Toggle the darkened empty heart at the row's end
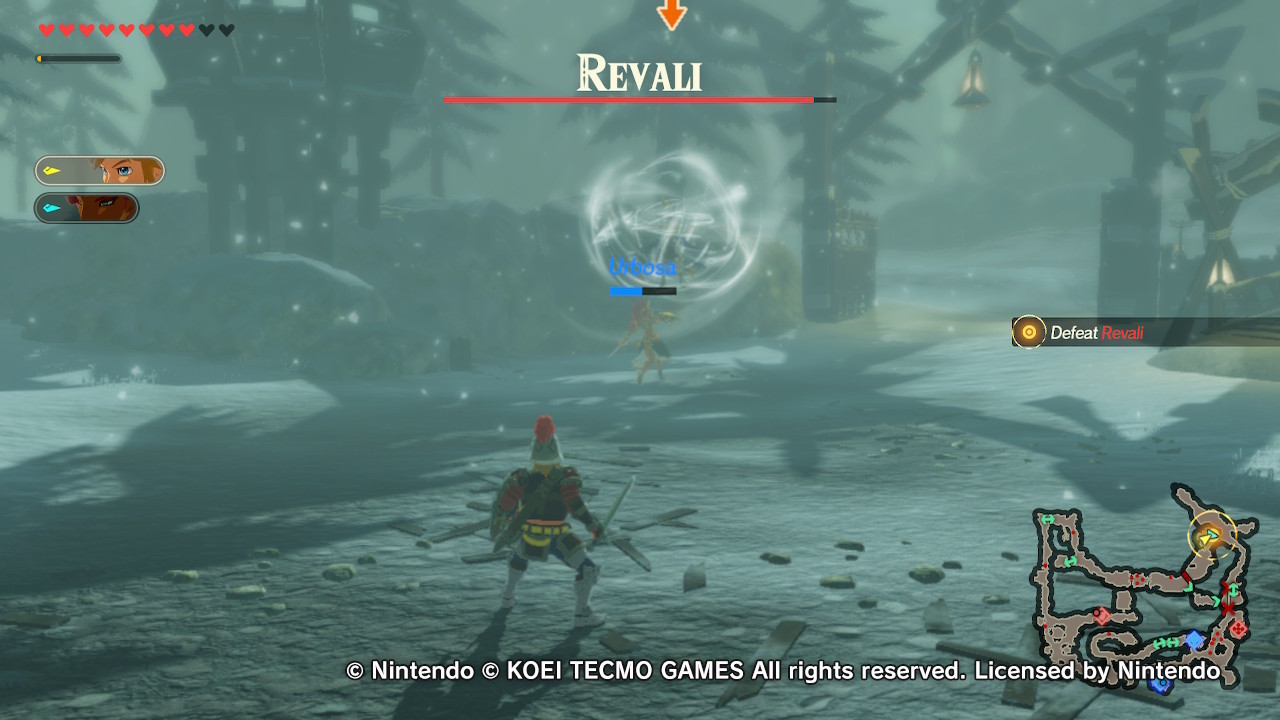1280x720 pixels. coord(226,30)
